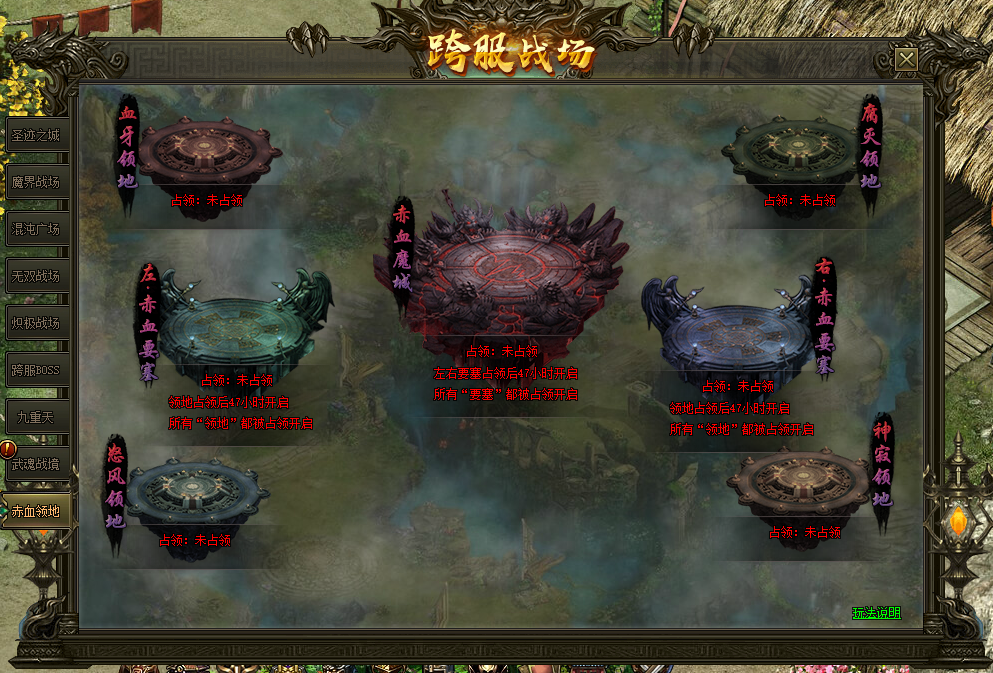Select the 混沌广场 tab
Image resolution: width=993 pixels, height=673 pixels.
37,229
